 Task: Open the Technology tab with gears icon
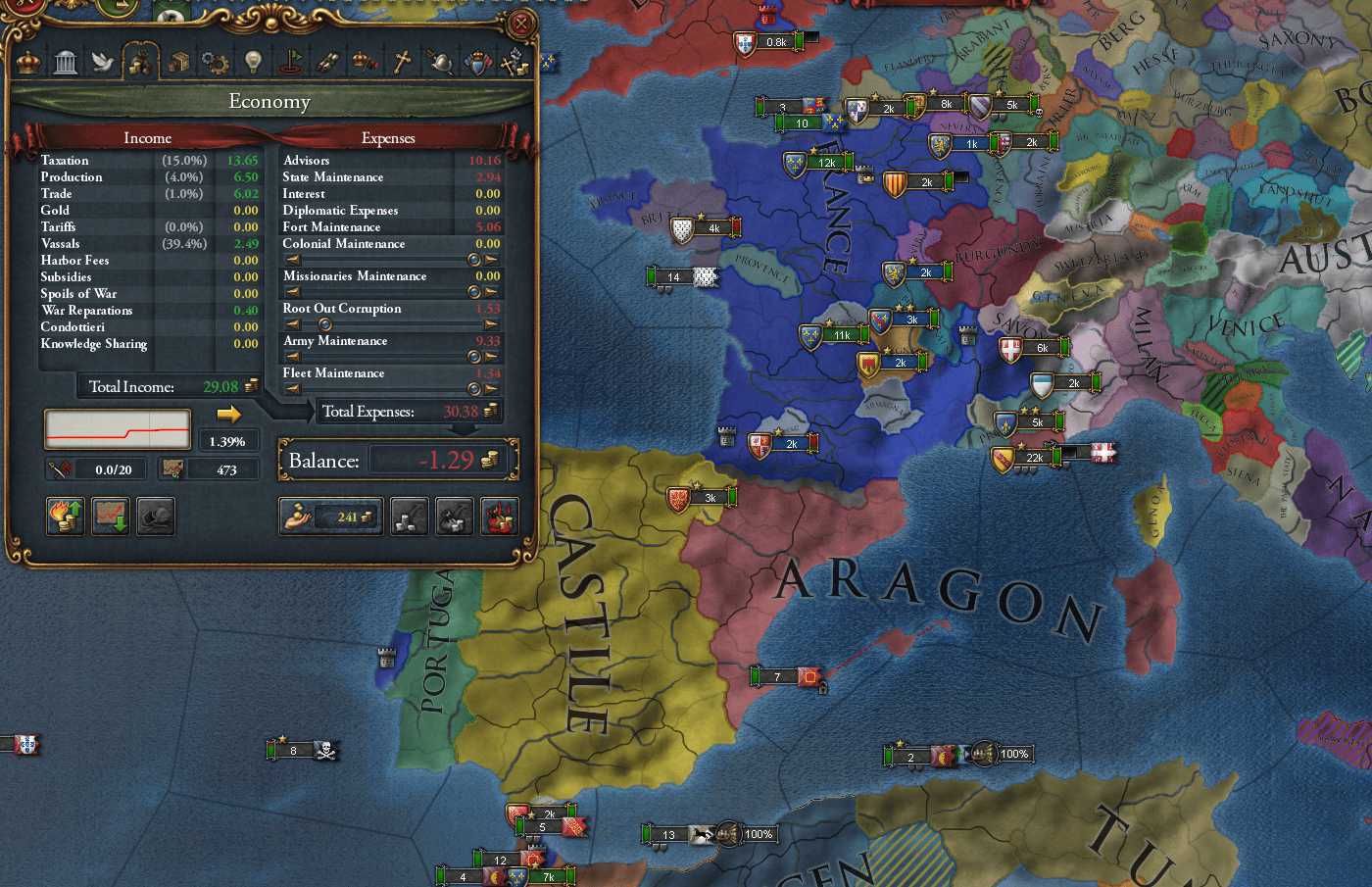pyautogui.click(x=215, y=63)
